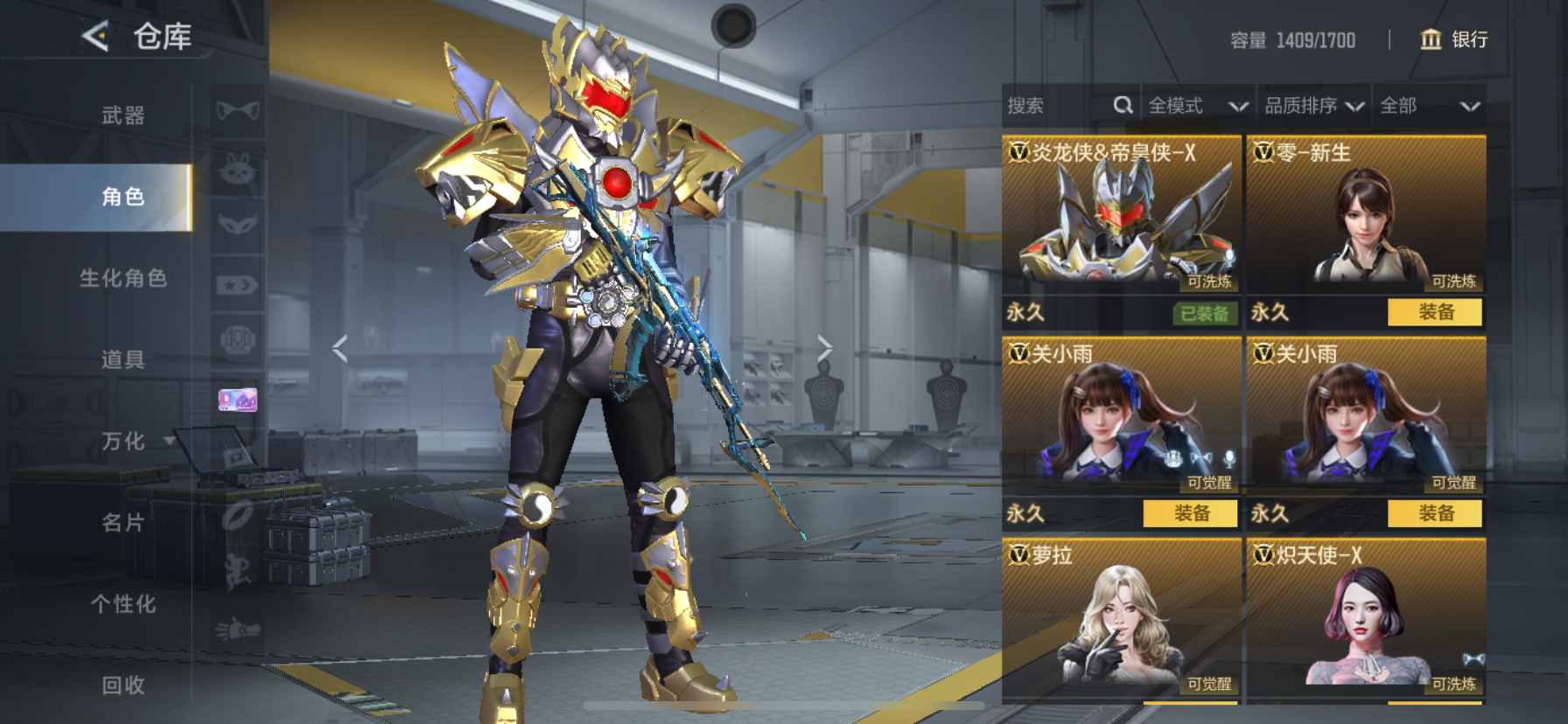Go back from the 仓库 warehouse screen

coord(95,37)
